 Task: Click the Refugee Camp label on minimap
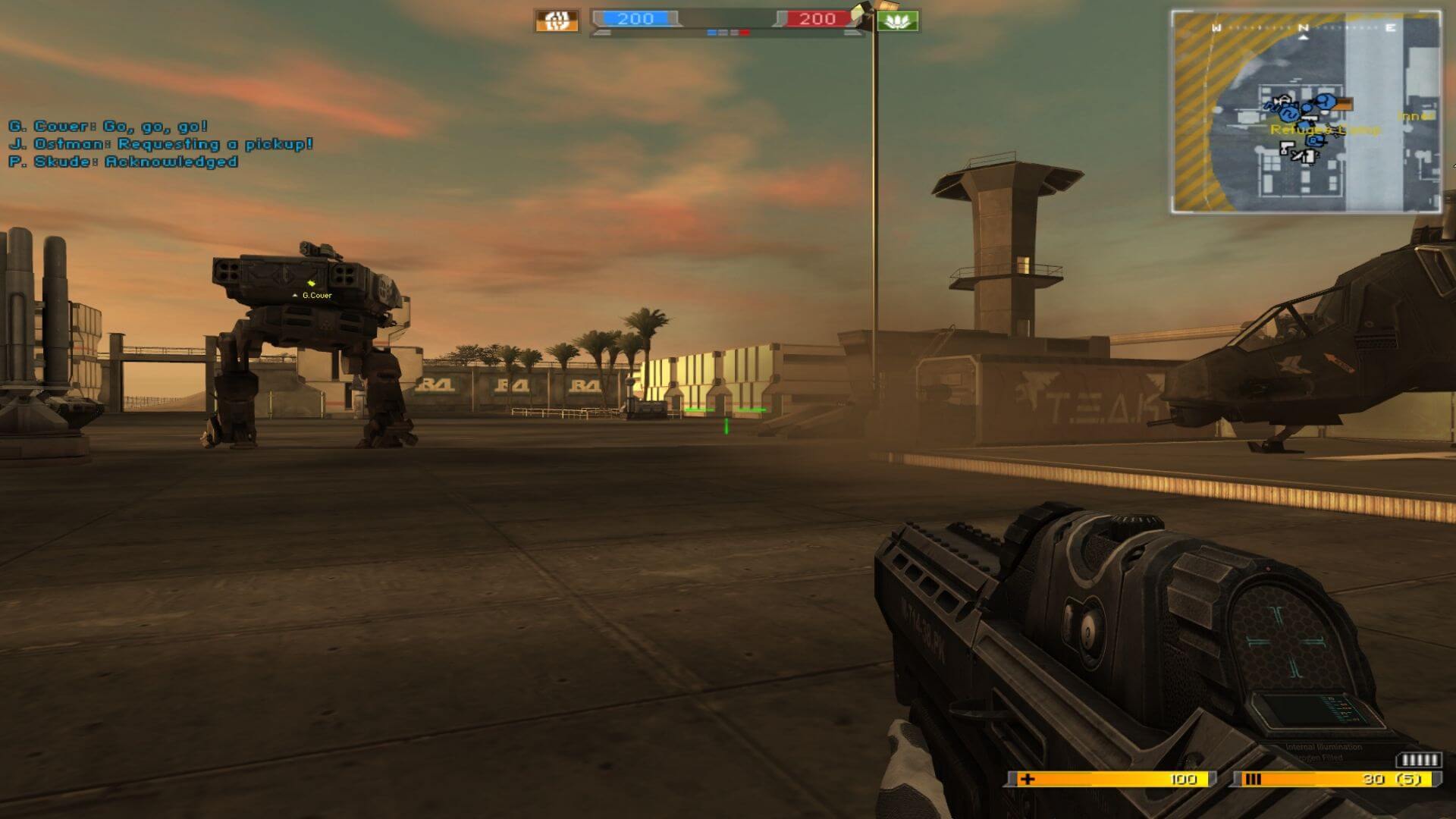click(x=1325, y=130)
